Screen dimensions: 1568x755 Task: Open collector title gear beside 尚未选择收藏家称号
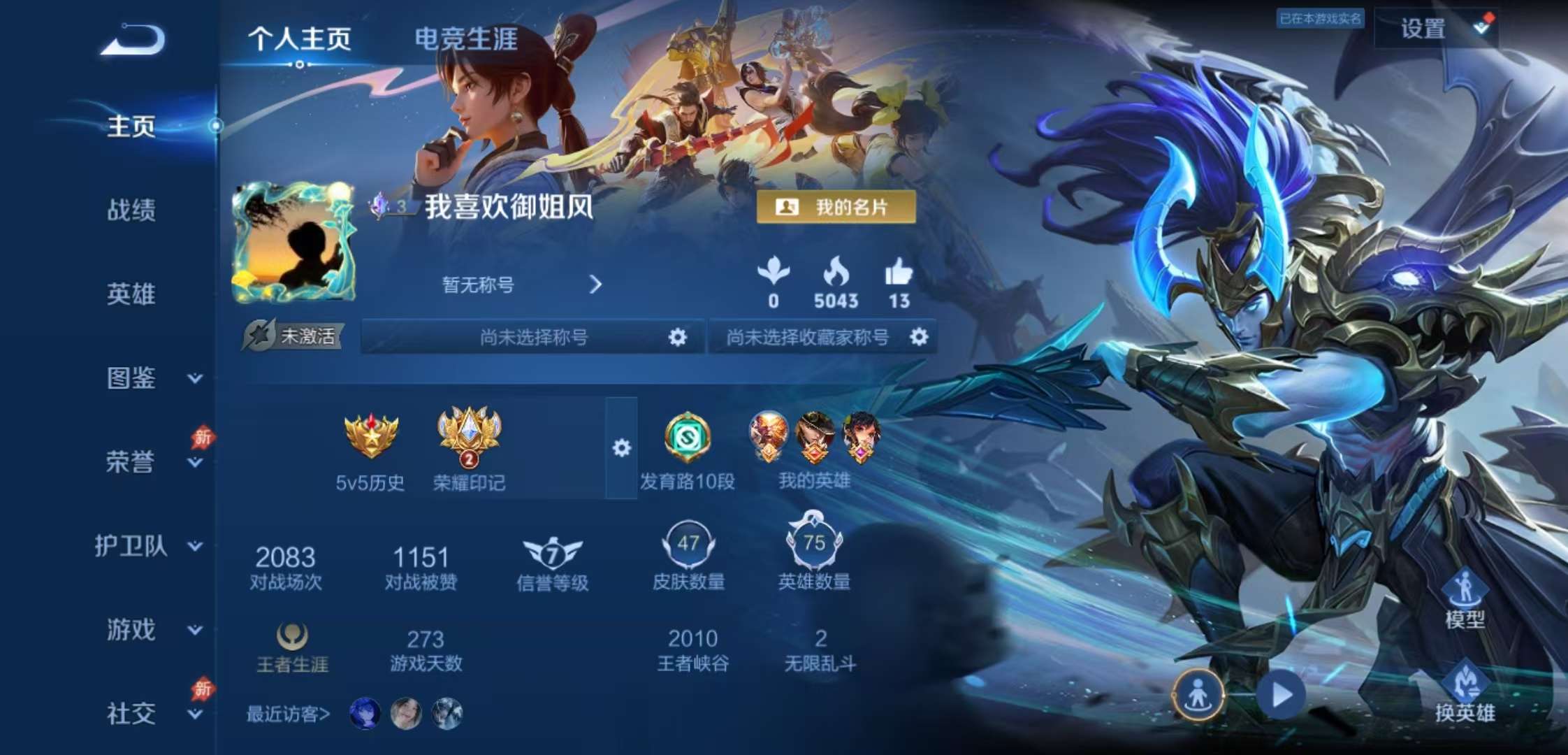tap(921, 336)
